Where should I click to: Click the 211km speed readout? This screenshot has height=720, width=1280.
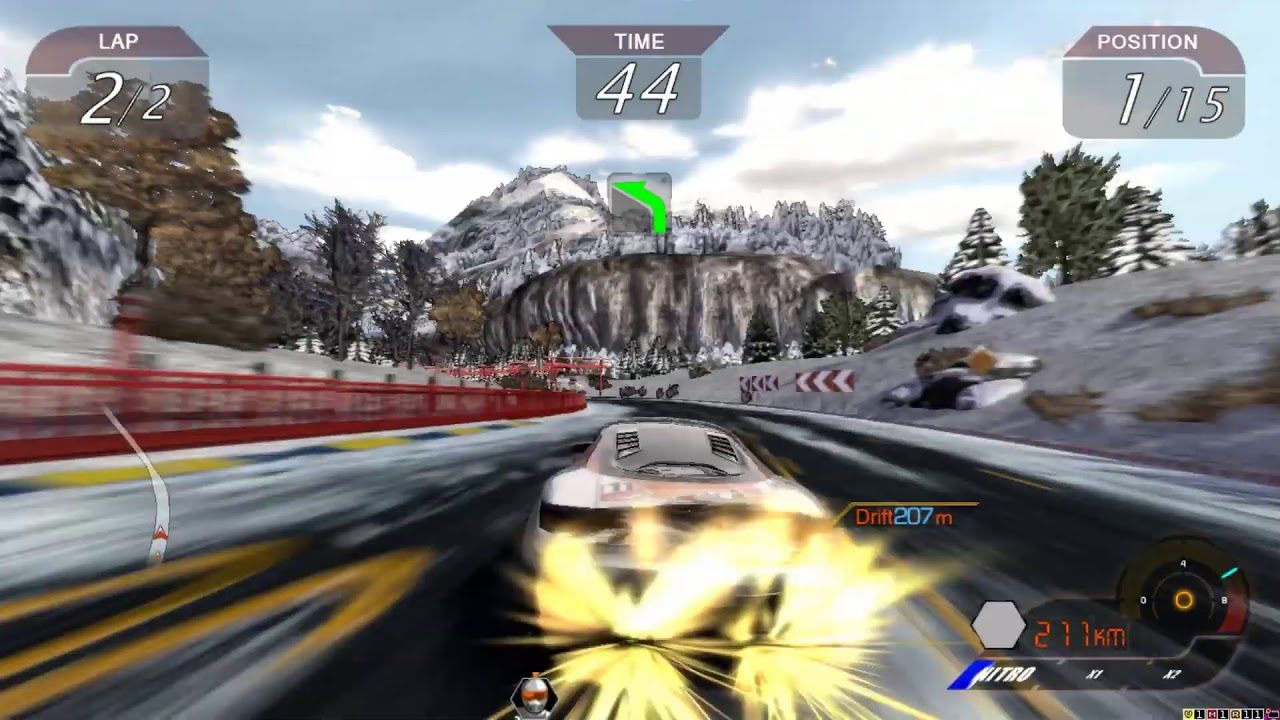pyautogui.click(x=1078, y=633)
